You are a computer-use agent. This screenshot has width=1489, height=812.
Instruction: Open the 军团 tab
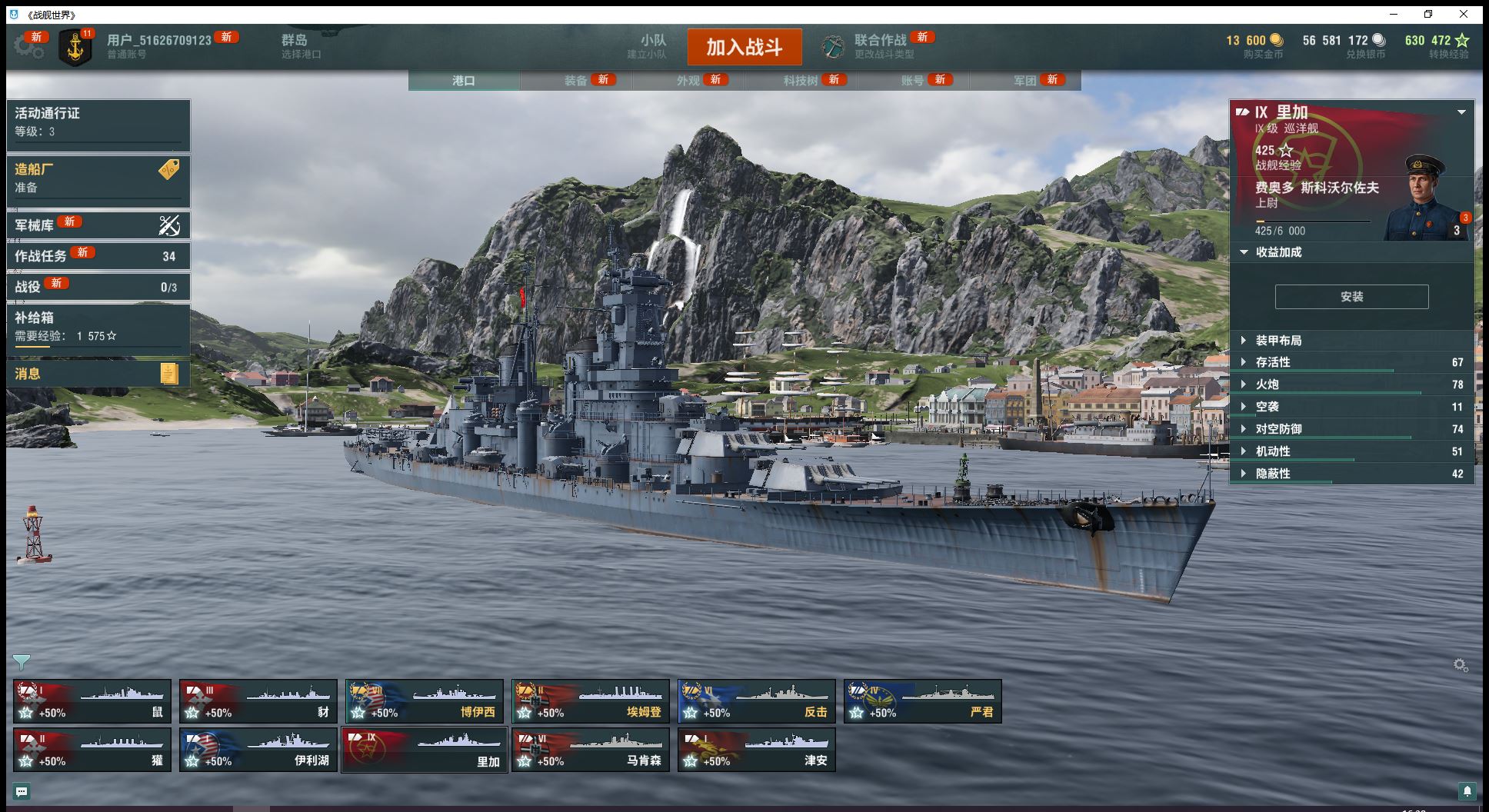pyautogui.click(x=1024, y=80)
